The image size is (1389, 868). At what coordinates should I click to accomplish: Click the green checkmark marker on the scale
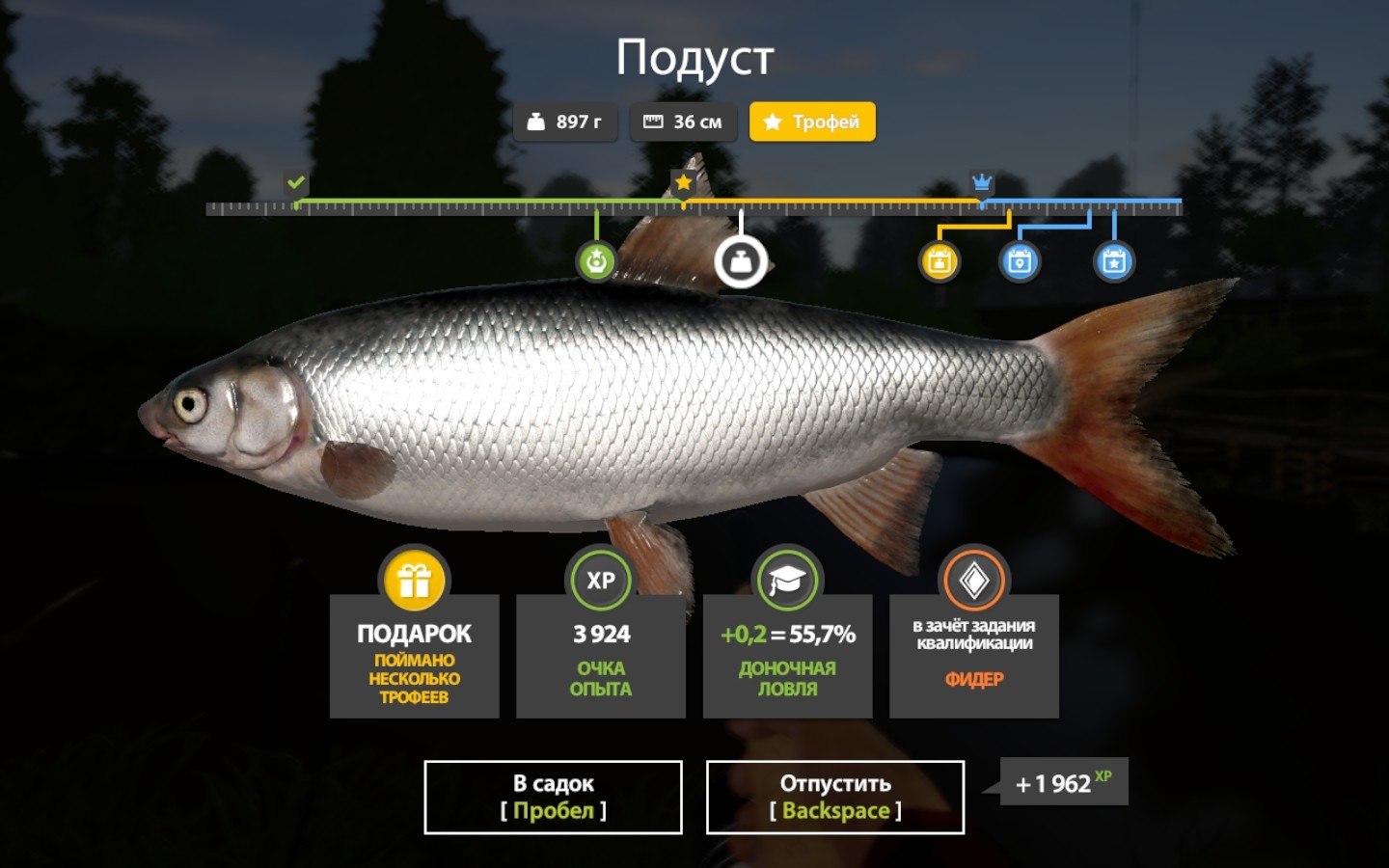pyautogui.click(x=296, y=182)
